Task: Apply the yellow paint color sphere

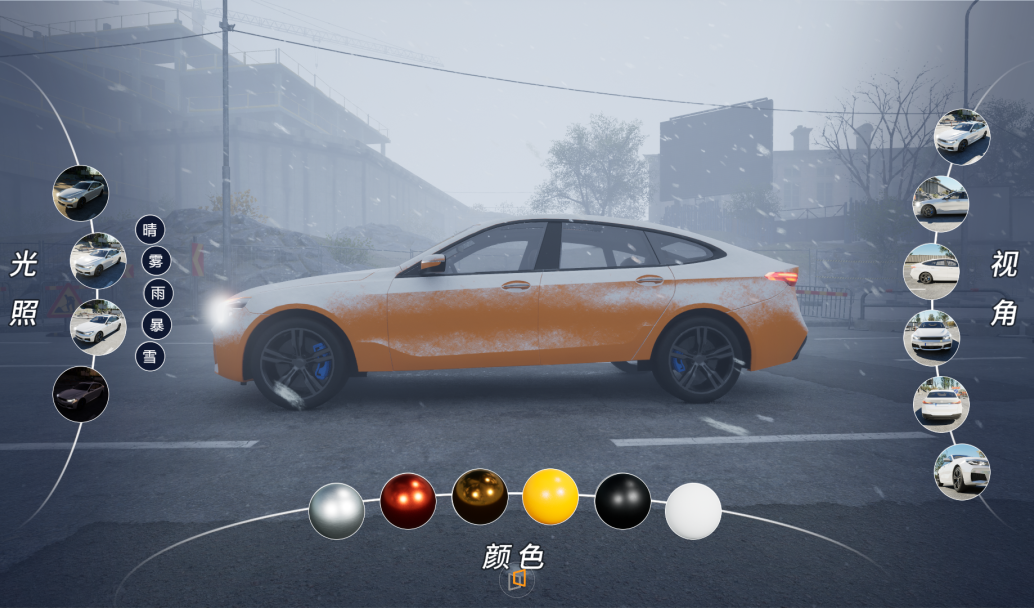Action: 551,497
